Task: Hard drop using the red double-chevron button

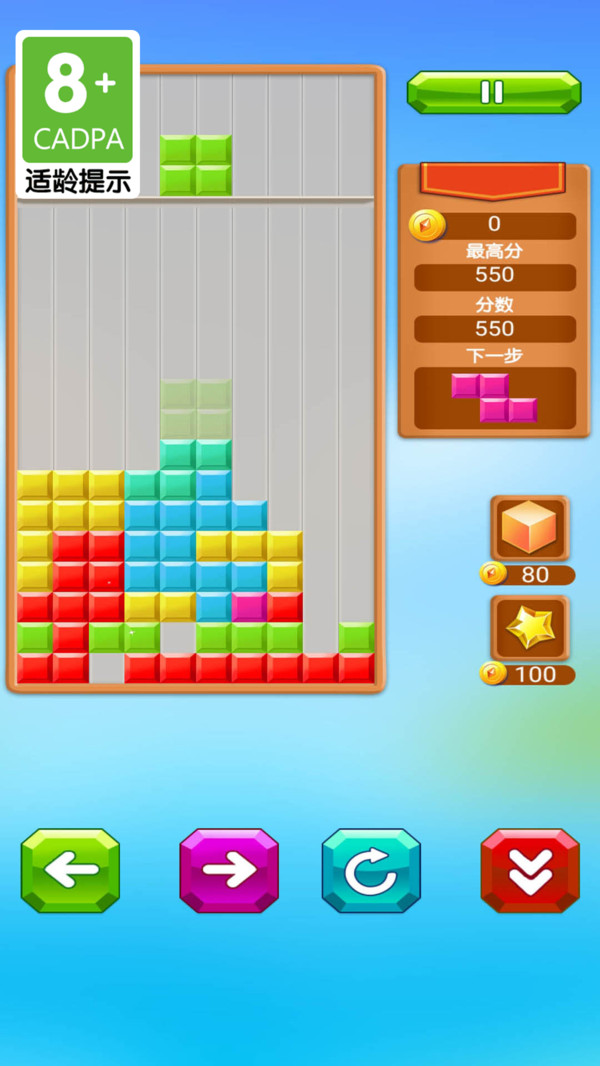Action: coord(530,870)
